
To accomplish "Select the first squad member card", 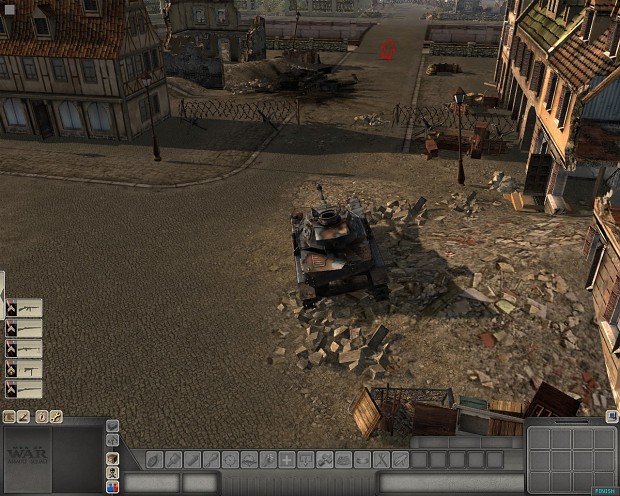I will point(24,308).
